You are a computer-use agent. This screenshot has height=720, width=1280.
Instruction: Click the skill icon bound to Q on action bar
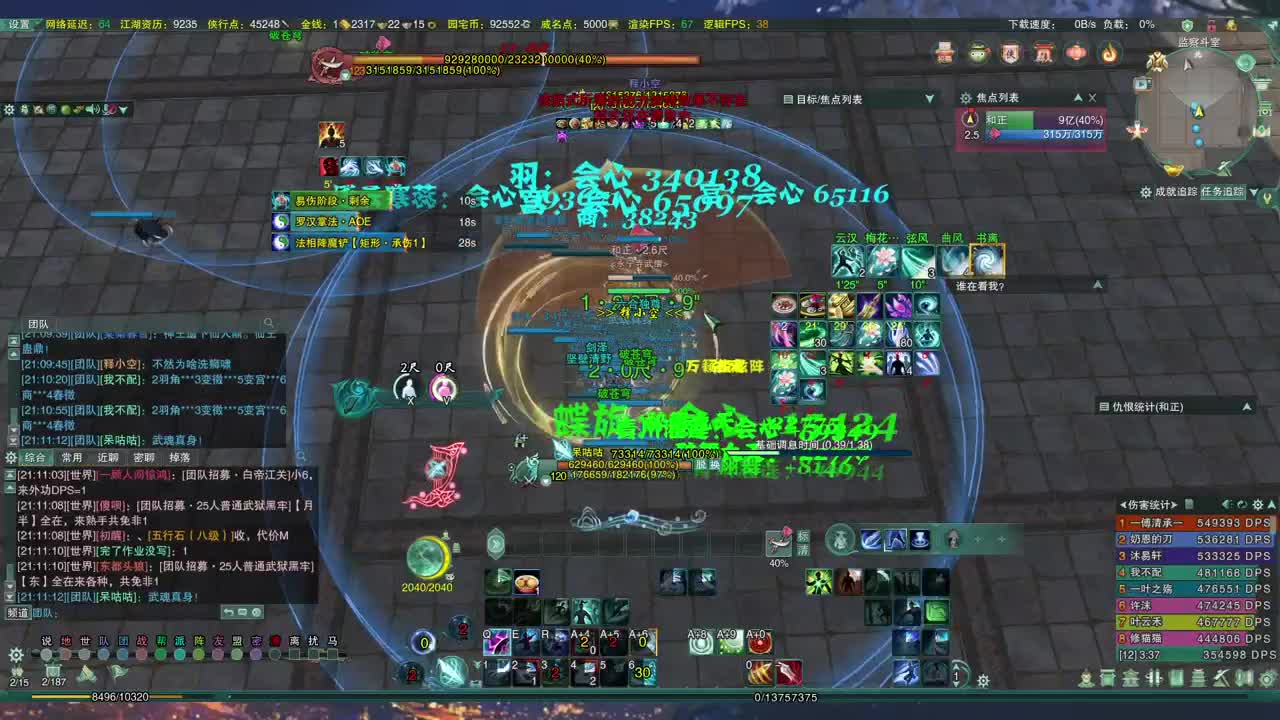pos(497,643)
